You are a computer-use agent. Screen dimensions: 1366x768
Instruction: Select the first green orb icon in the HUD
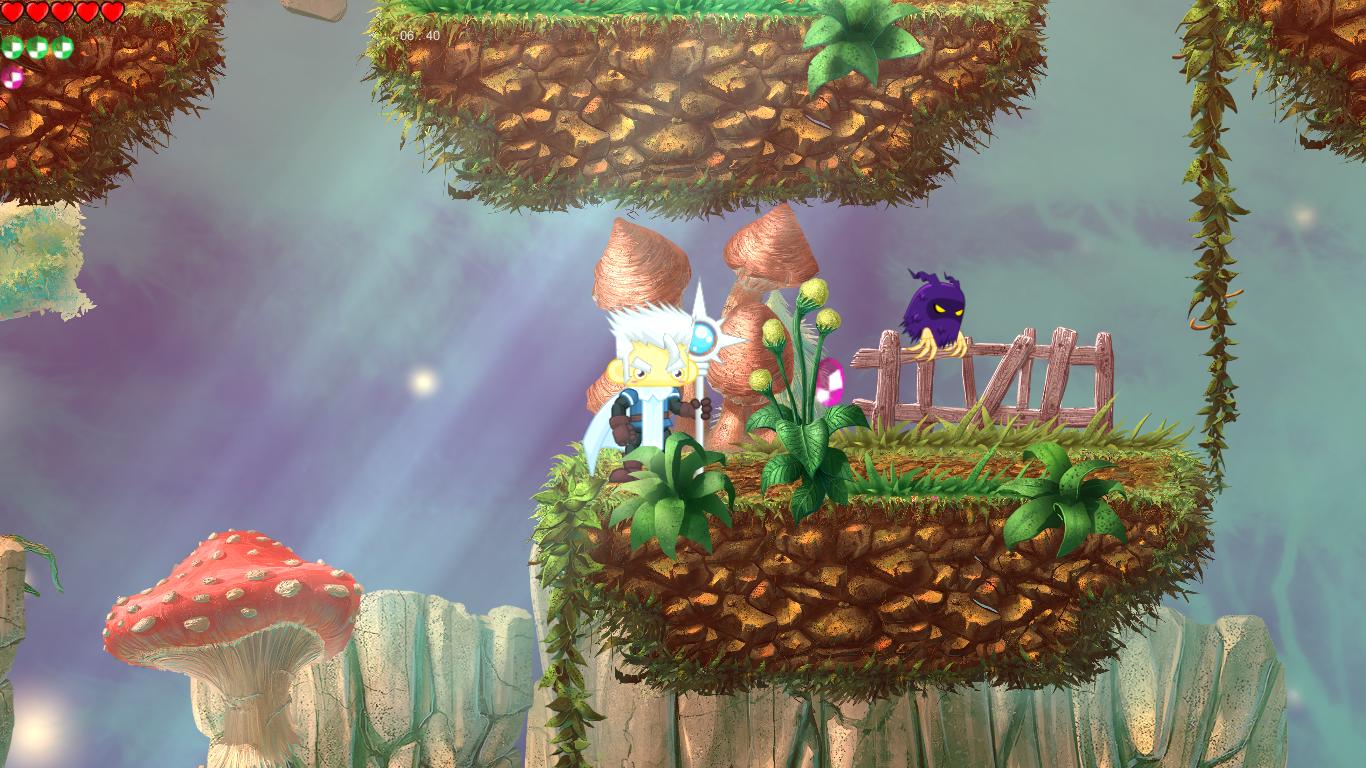(x=12, y=47)
